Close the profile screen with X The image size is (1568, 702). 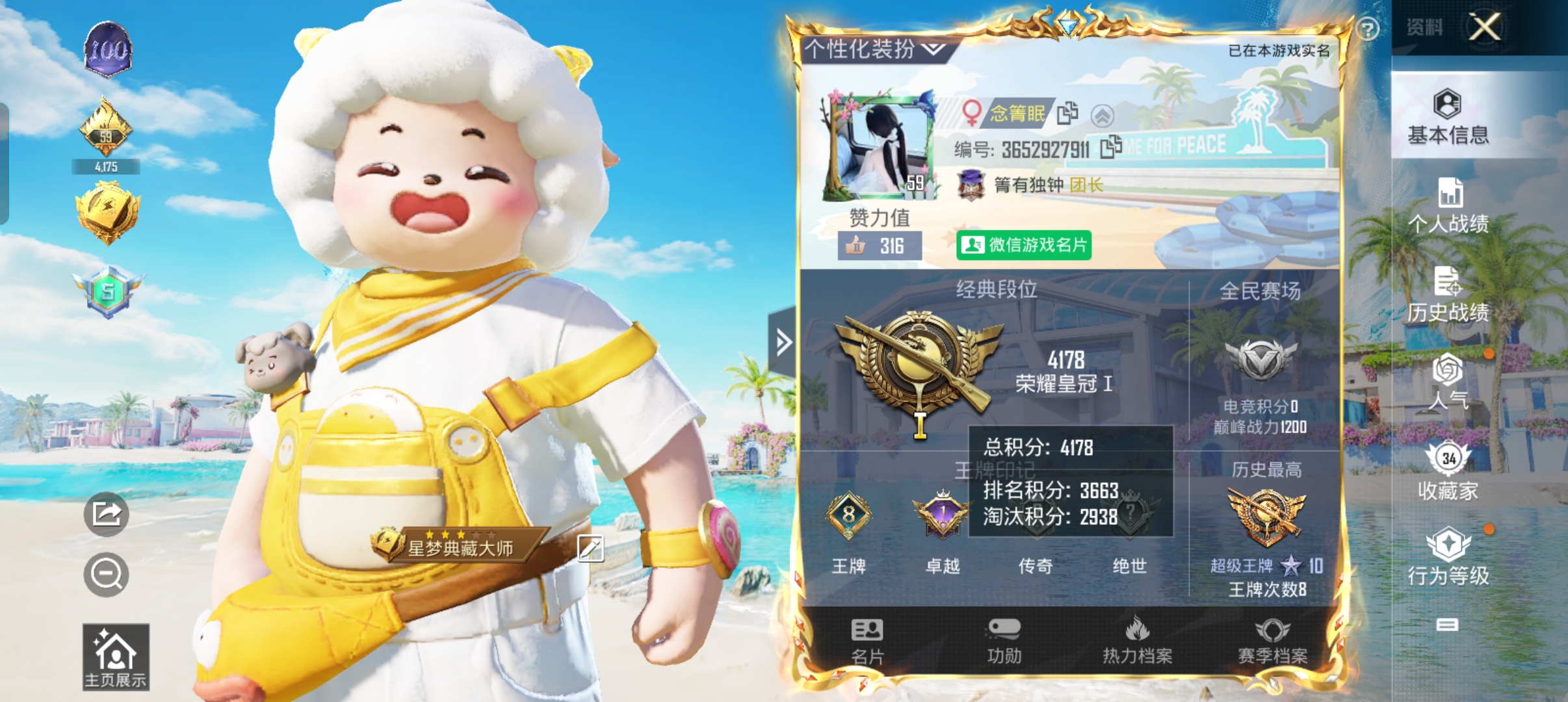pyautogui.click(x=1485, y=27)
